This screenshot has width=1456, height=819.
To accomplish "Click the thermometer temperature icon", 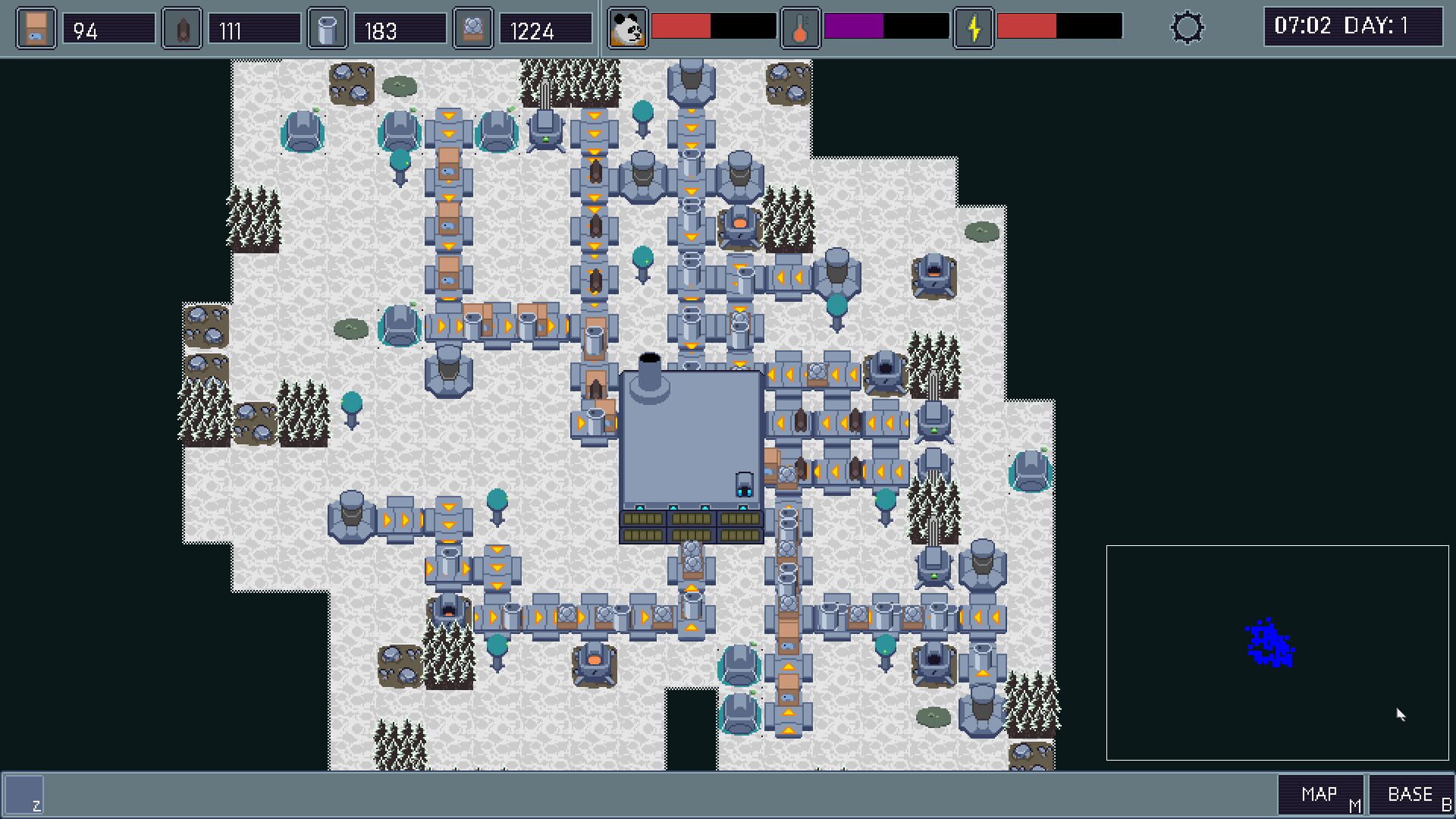I will click(799, 29).
